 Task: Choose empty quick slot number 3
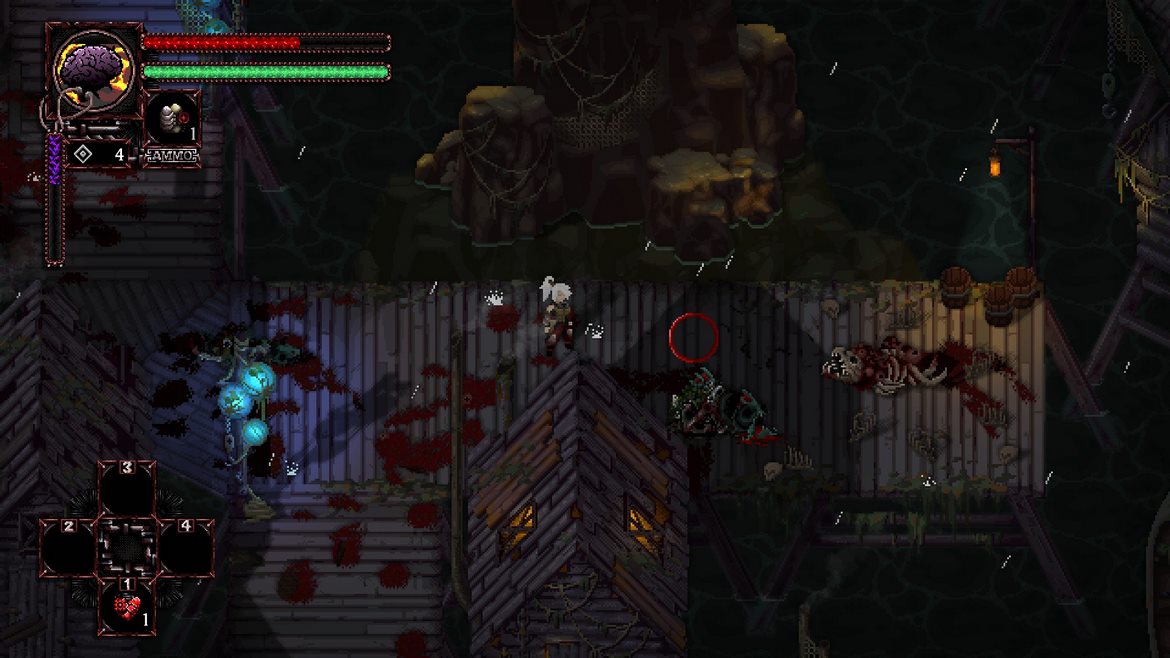click(x=126, y=490)
